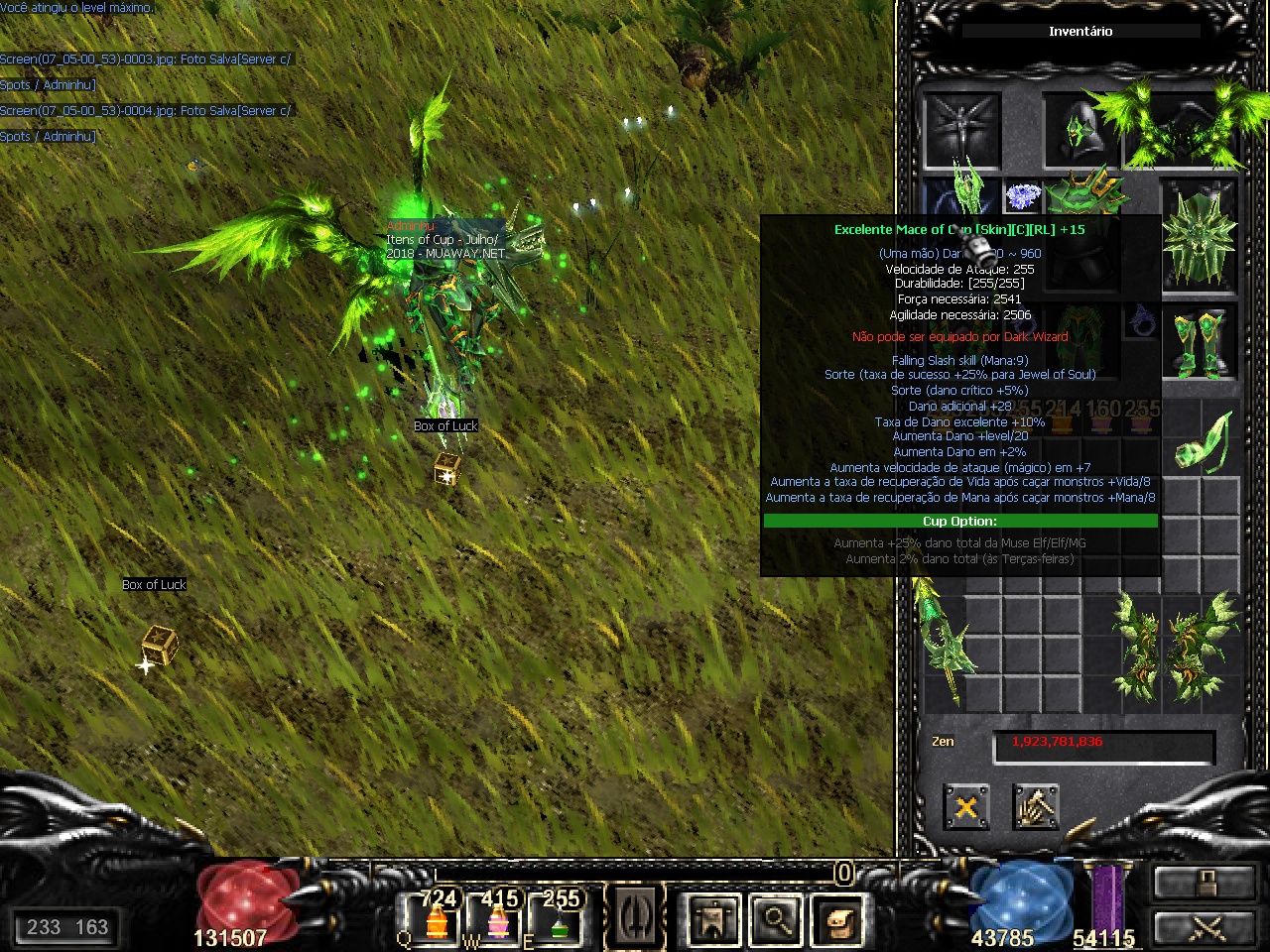1270x952 pixels.
Task: Use the pink potion in the W slot
Action: click(498, 917)
